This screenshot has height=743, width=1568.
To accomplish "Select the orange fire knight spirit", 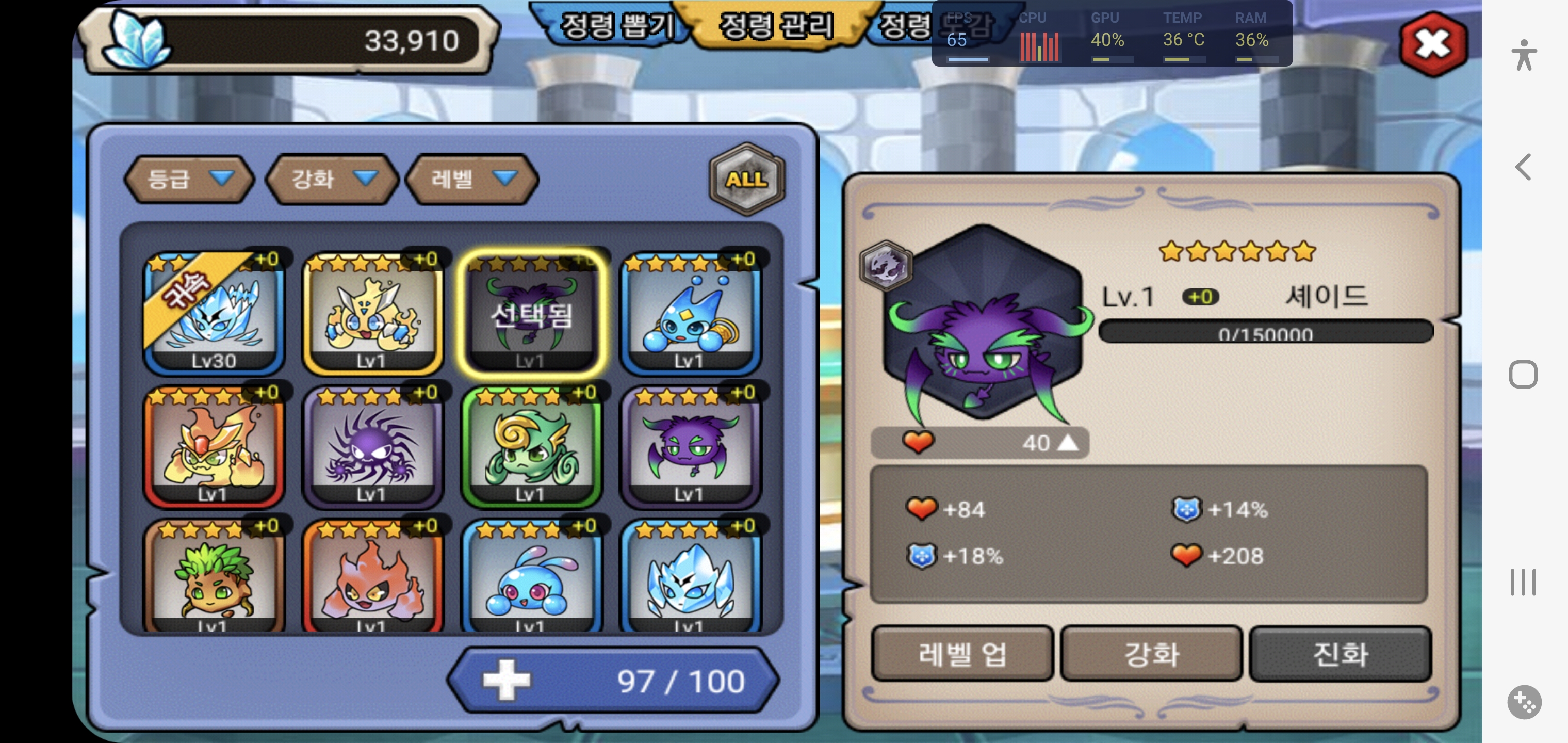I will 214,446.
